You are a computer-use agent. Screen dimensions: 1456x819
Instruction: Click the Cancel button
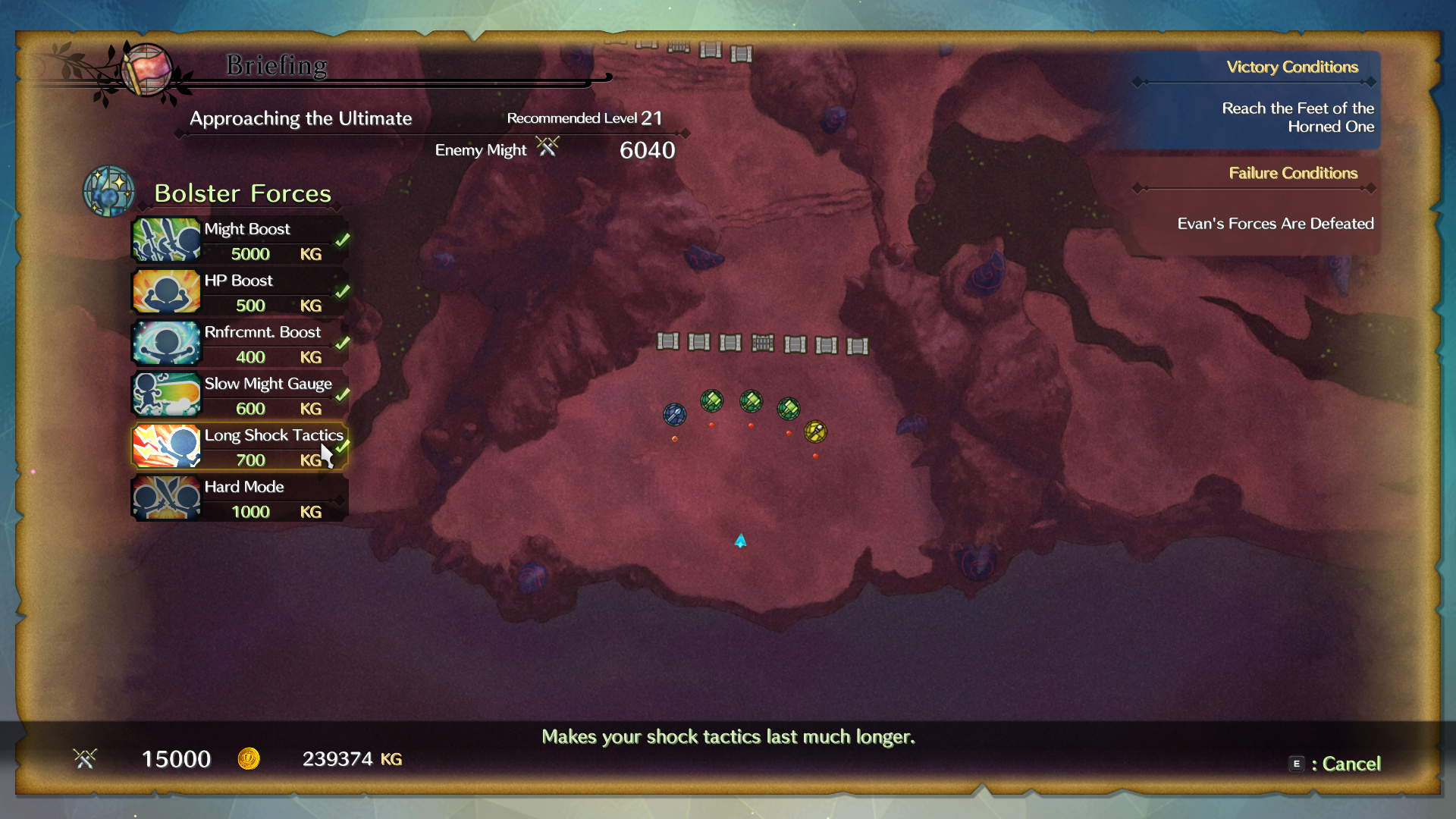1335,764
